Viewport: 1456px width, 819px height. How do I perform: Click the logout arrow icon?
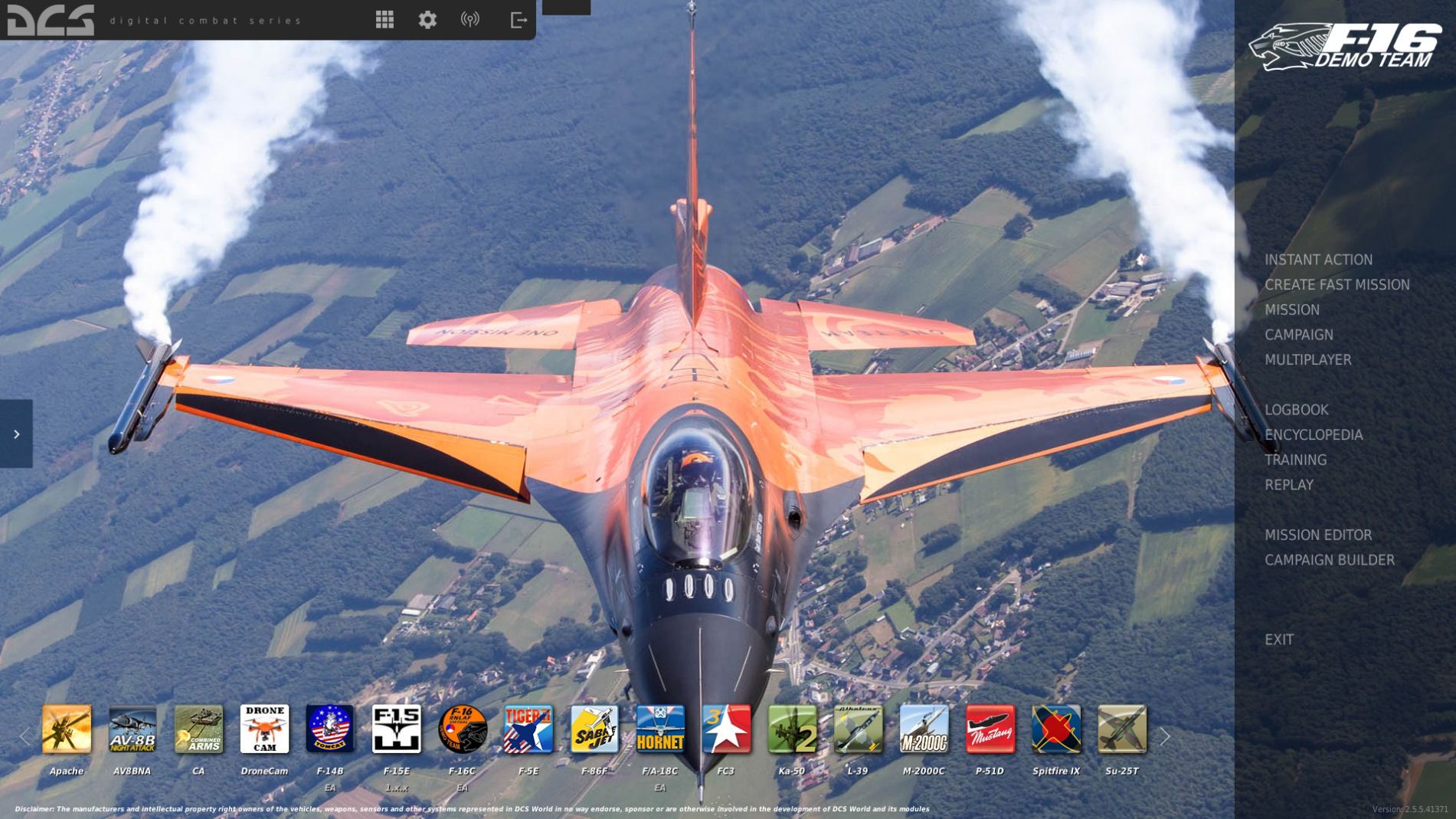coord(519,20)
